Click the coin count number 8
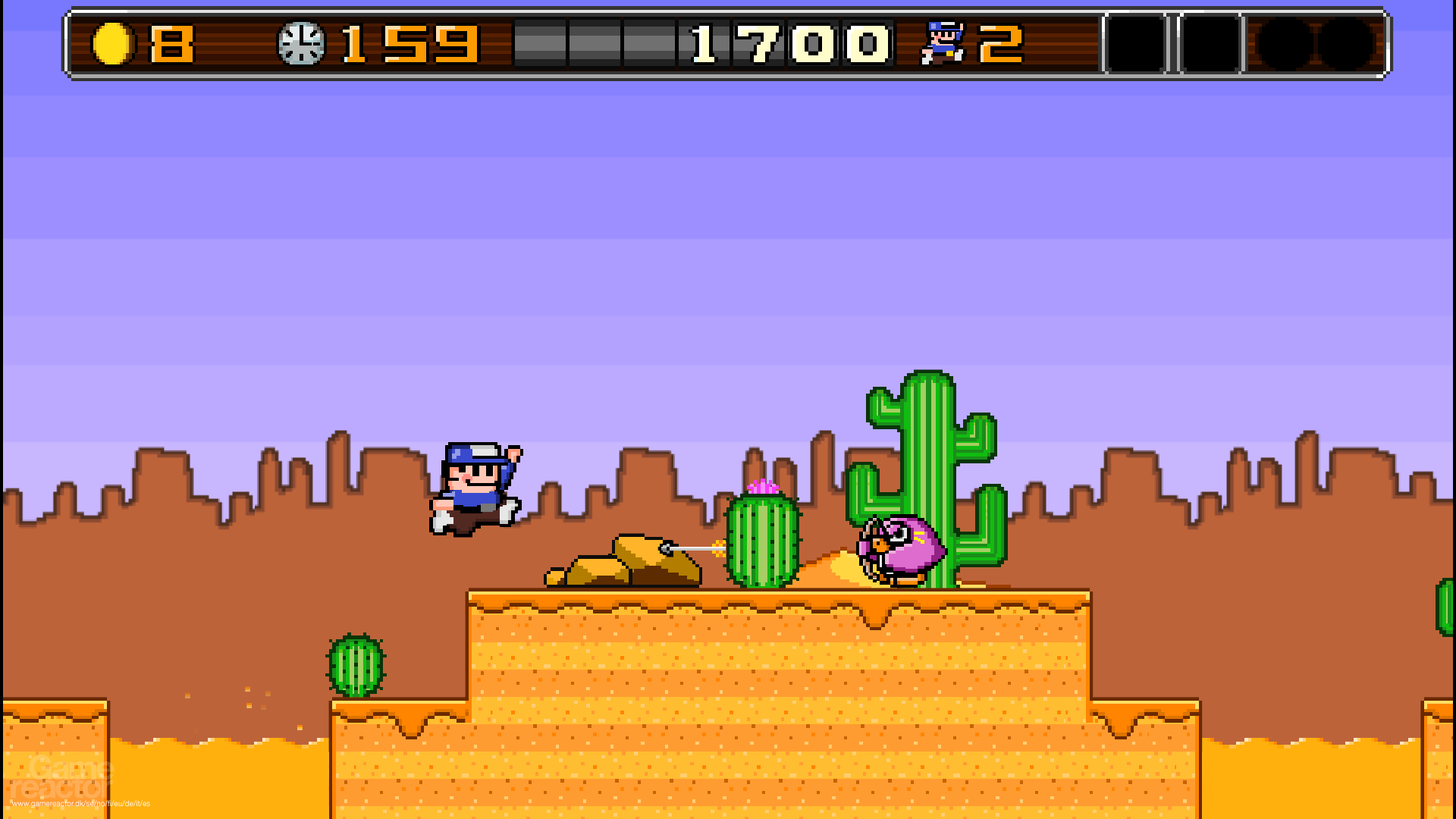This screenshot has height=819, width=1456. 171,43
